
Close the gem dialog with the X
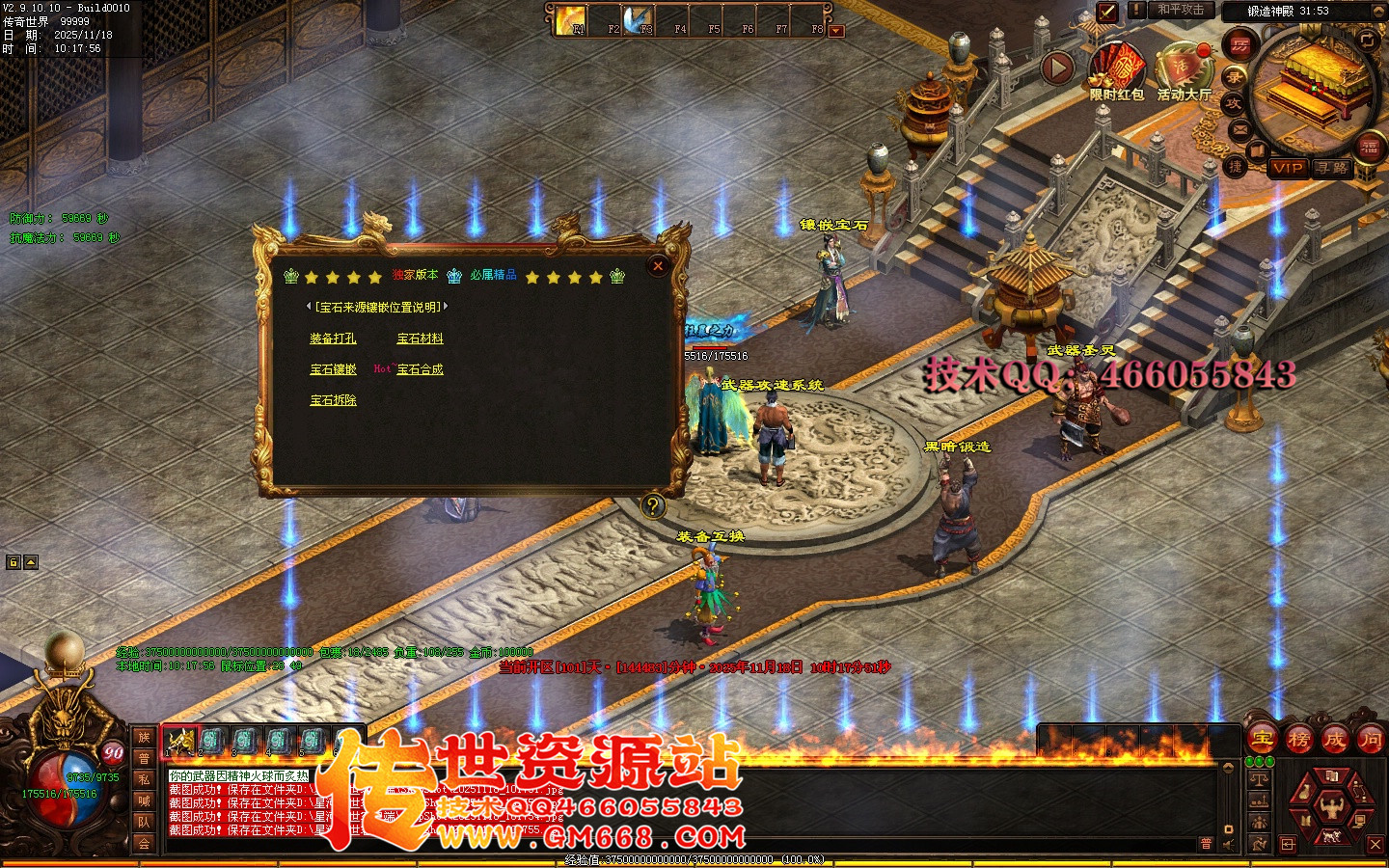click(658, 266)
